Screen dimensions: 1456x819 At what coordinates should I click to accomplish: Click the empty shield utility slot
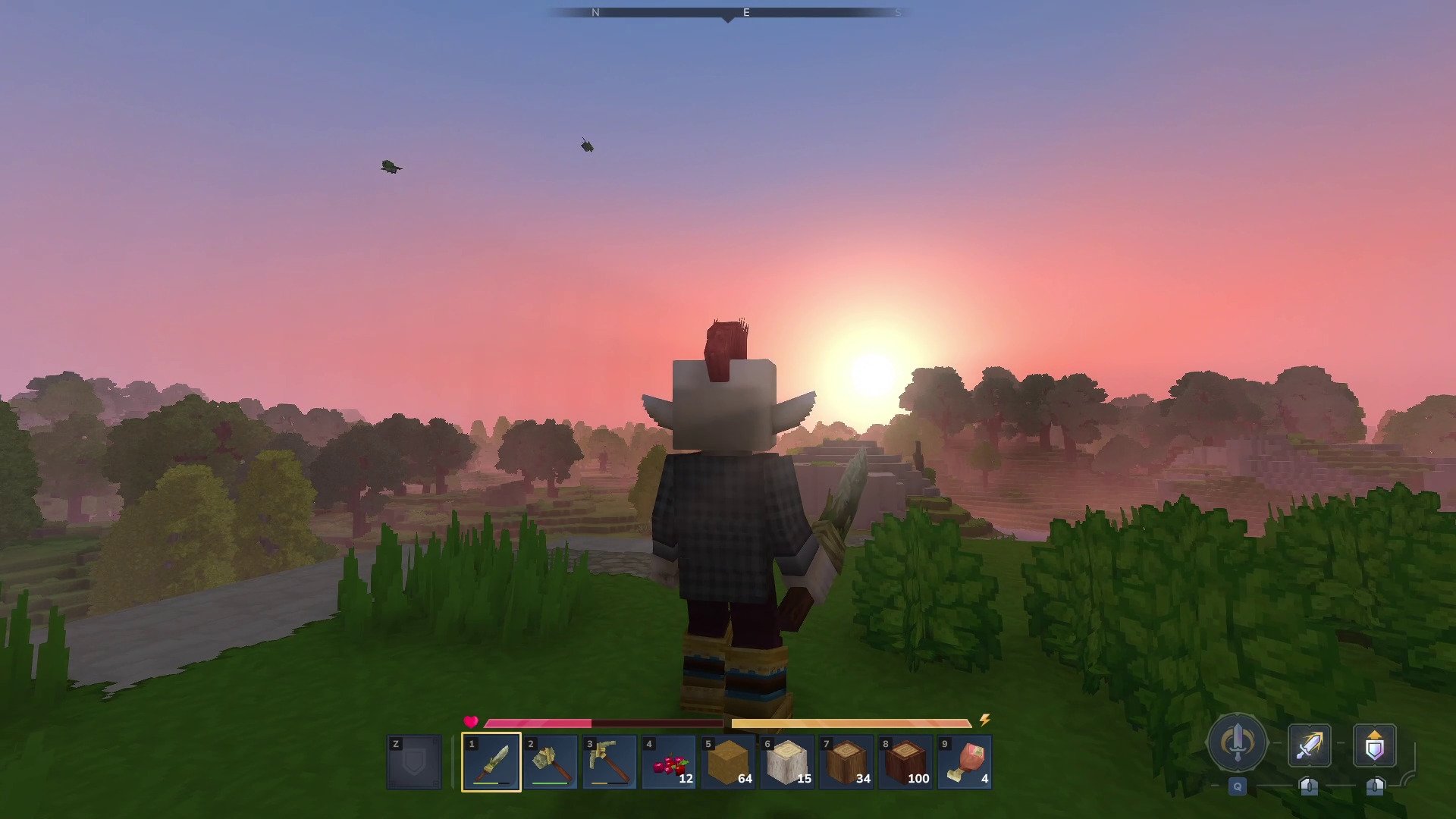point(414,762)
